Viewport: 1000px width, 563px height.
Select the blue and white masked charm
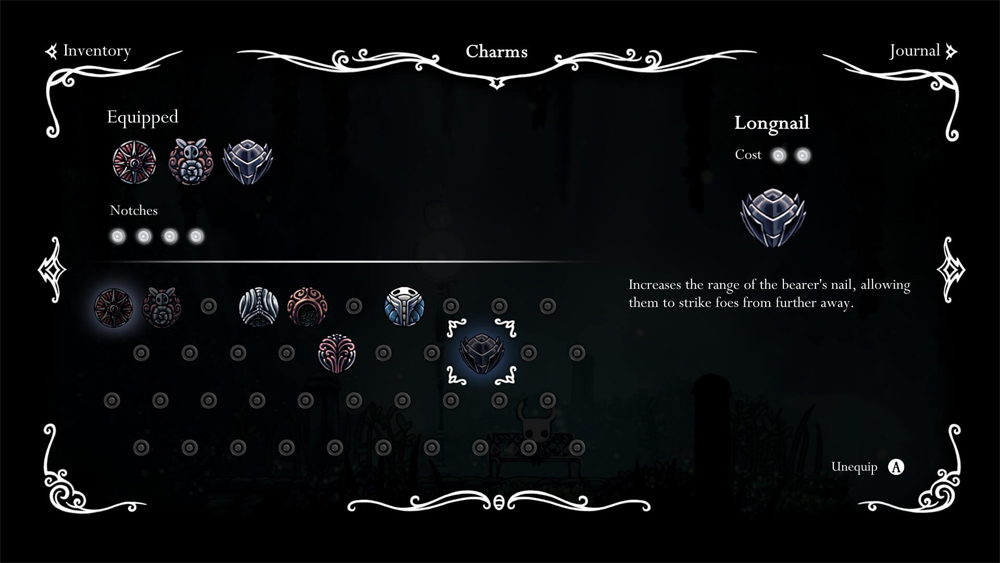click(x=405, y=306)
